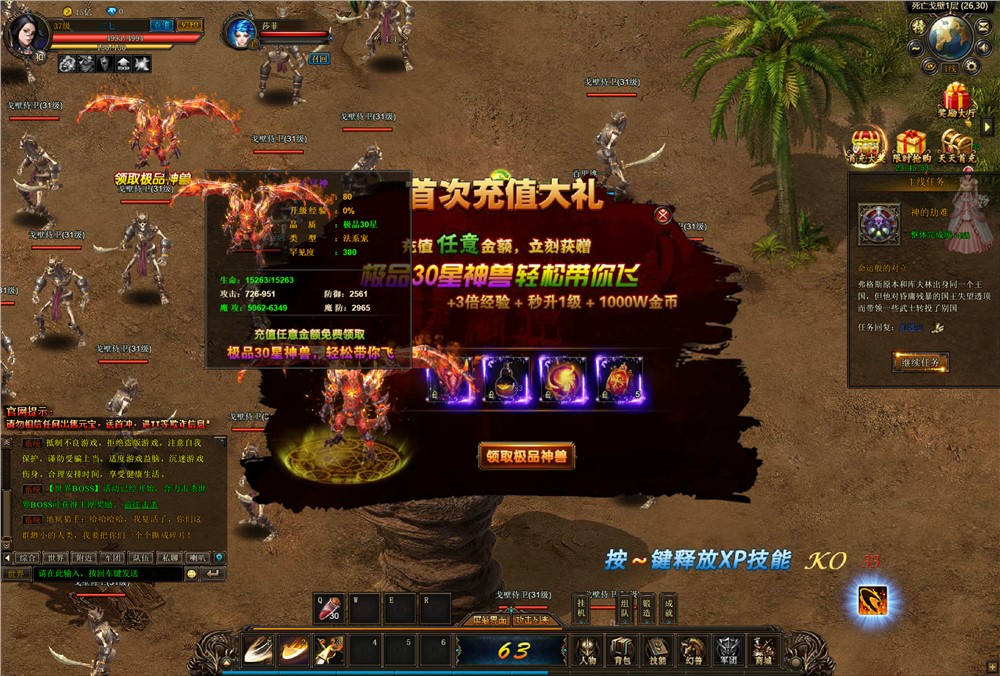Open the 背包 backpack

(622, 649)
